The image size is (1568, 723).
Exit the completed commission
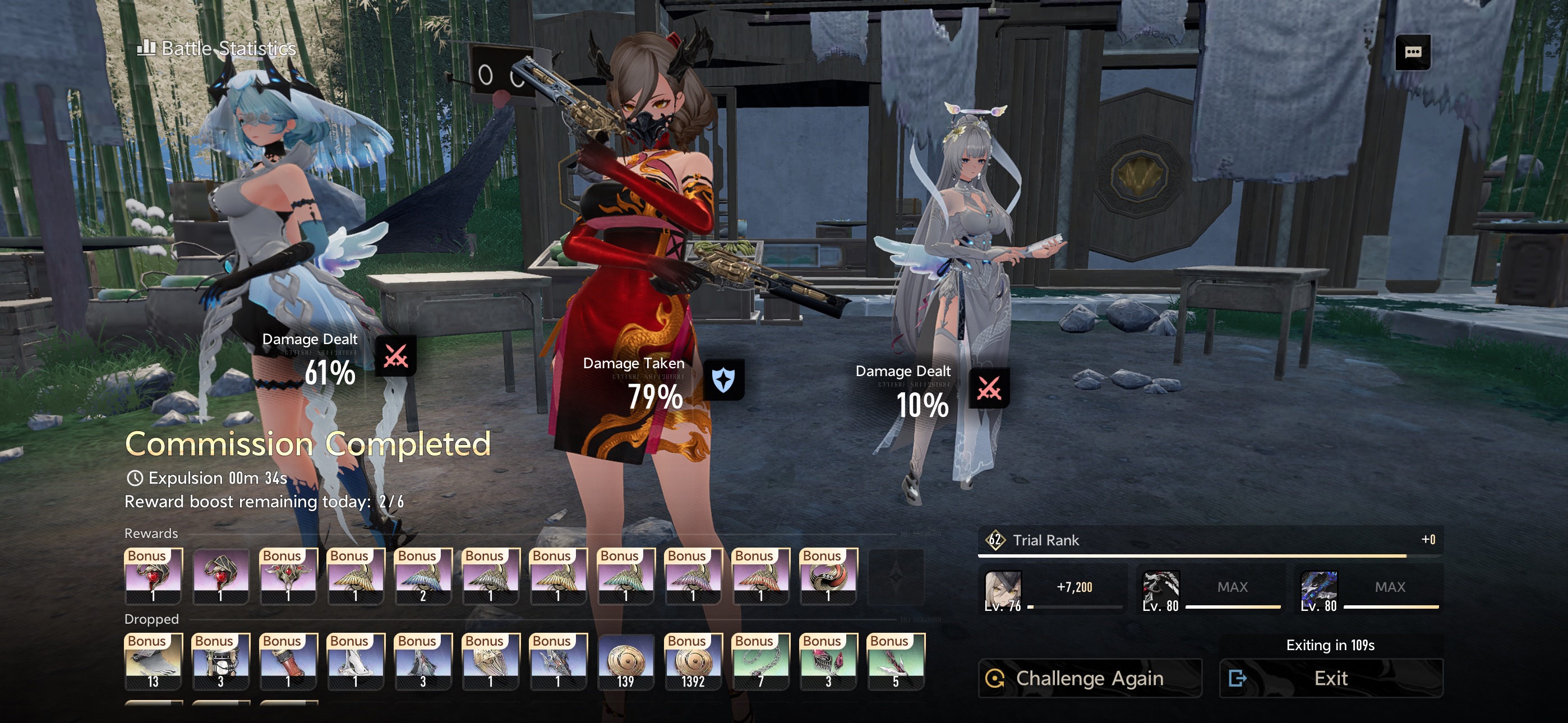(x=1331, y=678)
